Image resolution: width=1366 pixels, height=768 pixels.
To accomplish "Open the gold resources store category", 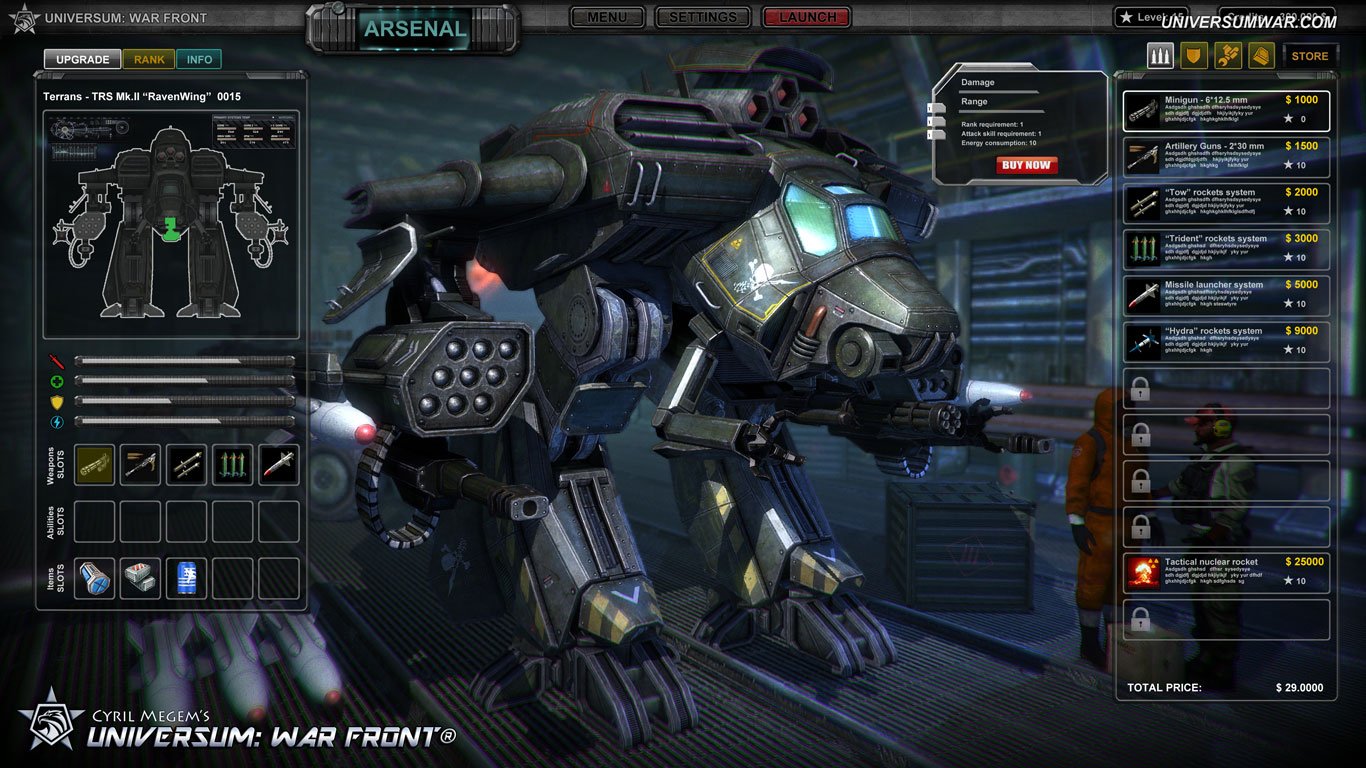I will tap(1260, 56).
